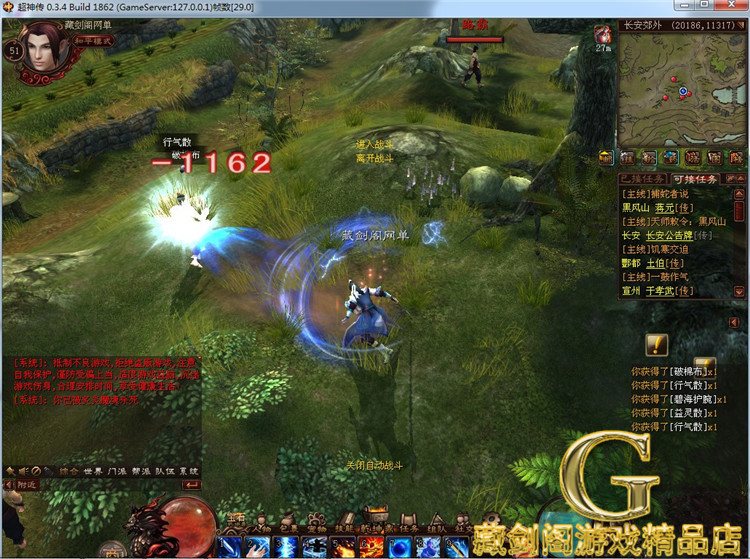Turn off auto-battle via 关闭自动战斗

point(374,466)
